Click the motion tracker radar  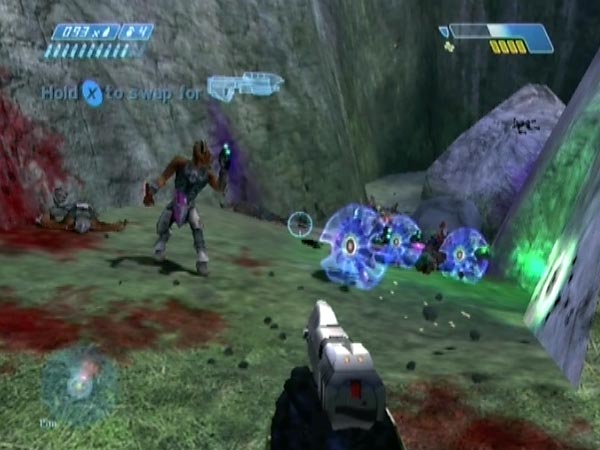click(78, 384)
